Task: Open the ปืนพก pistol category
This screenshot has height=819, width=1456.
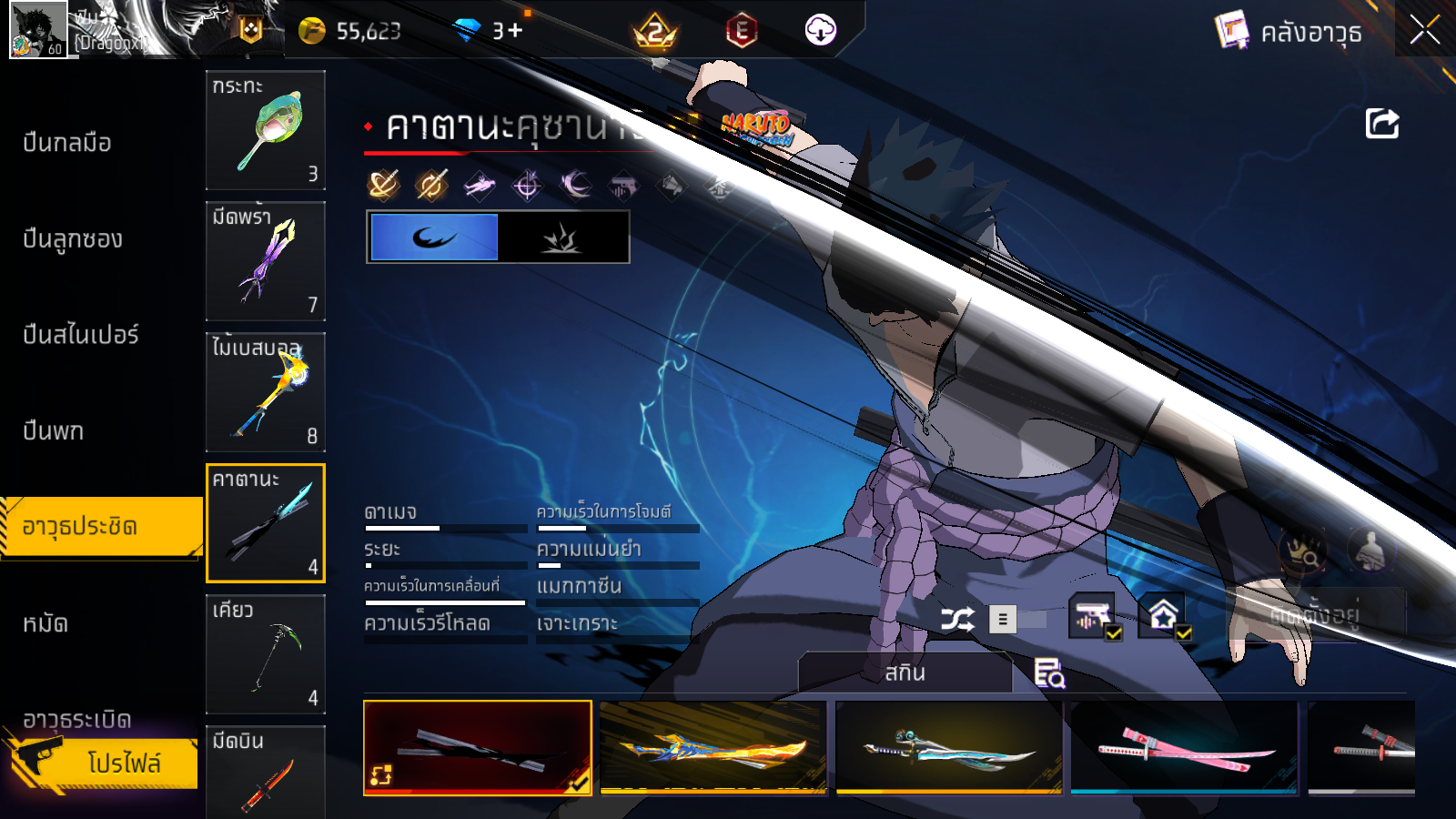Action: click(x=53, y=431)
